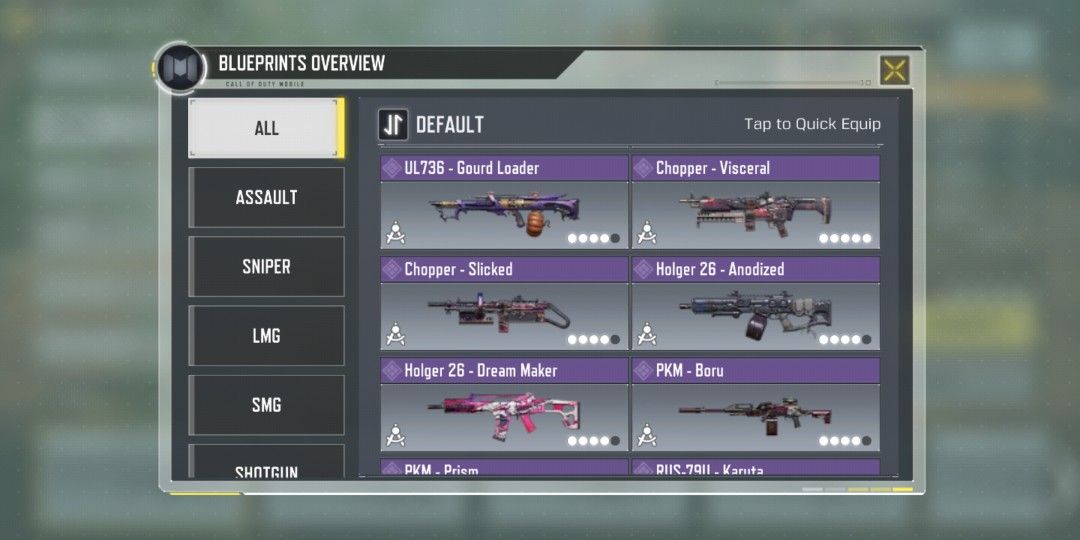Switch to the ALL category tab
Image resolution: width=1080 pixels, height=540 pixels.
pyautogui.click(x=266, y=128)
